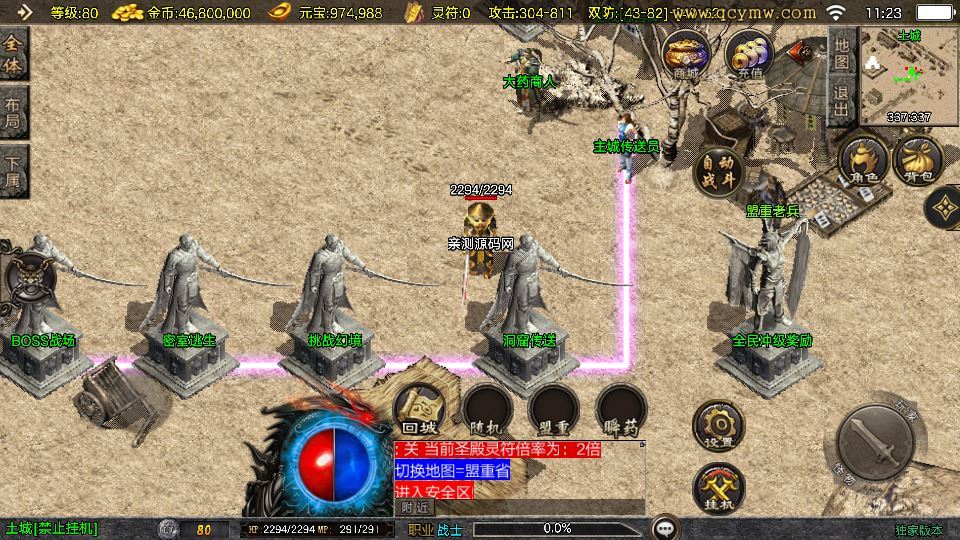Screen dimensions: 960x540
Task: Open the 商城 shop
Action: (687, 55)
